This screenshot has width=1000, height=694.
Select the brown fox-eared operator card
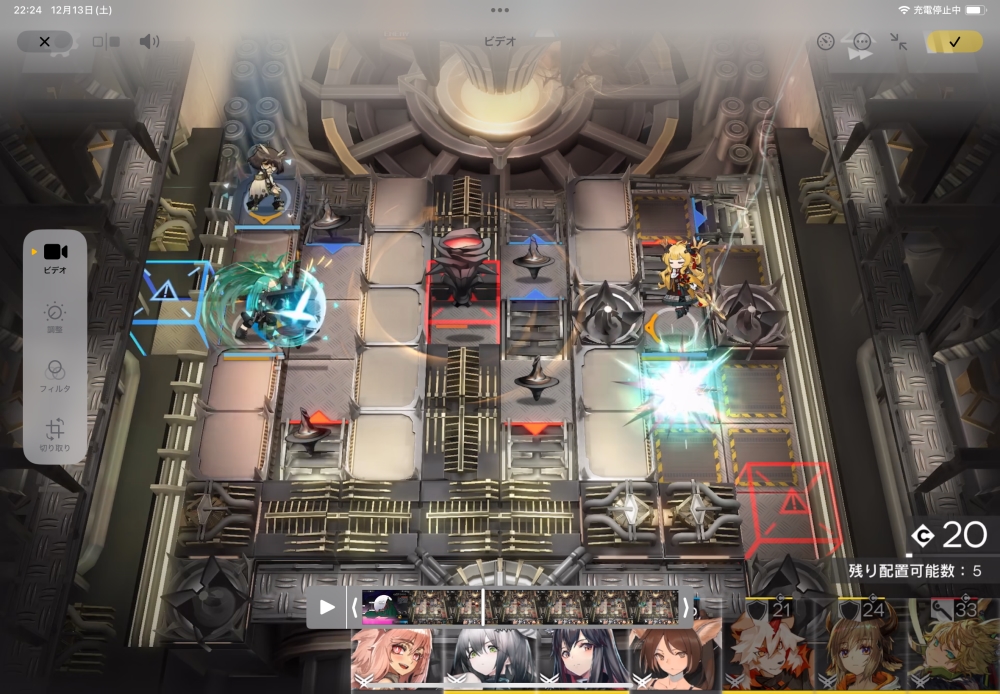pyautogui.click(x=678, y=659)
